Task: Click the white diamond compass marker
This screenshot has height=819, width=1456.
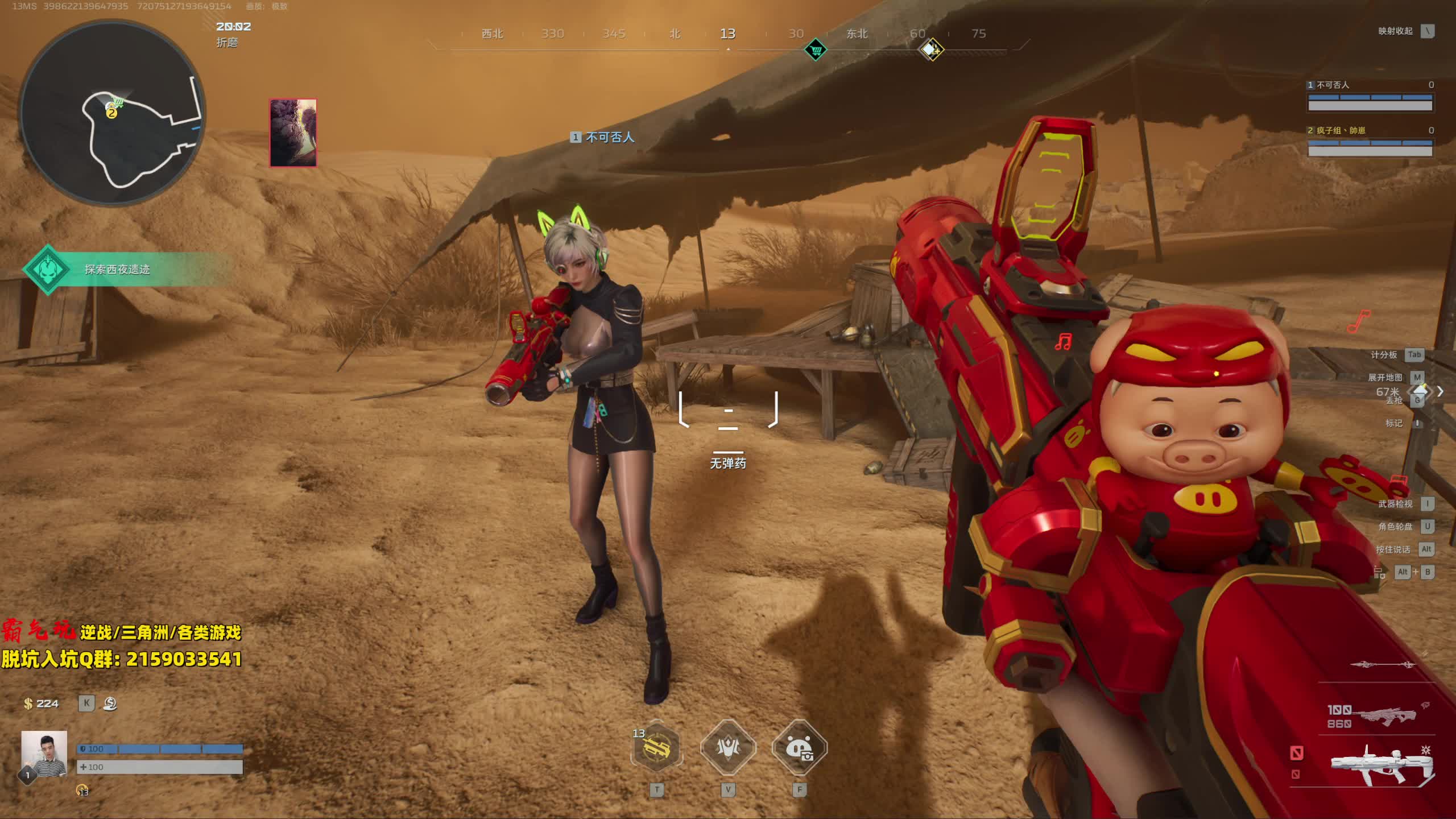Action: click(x=931, y=50)
